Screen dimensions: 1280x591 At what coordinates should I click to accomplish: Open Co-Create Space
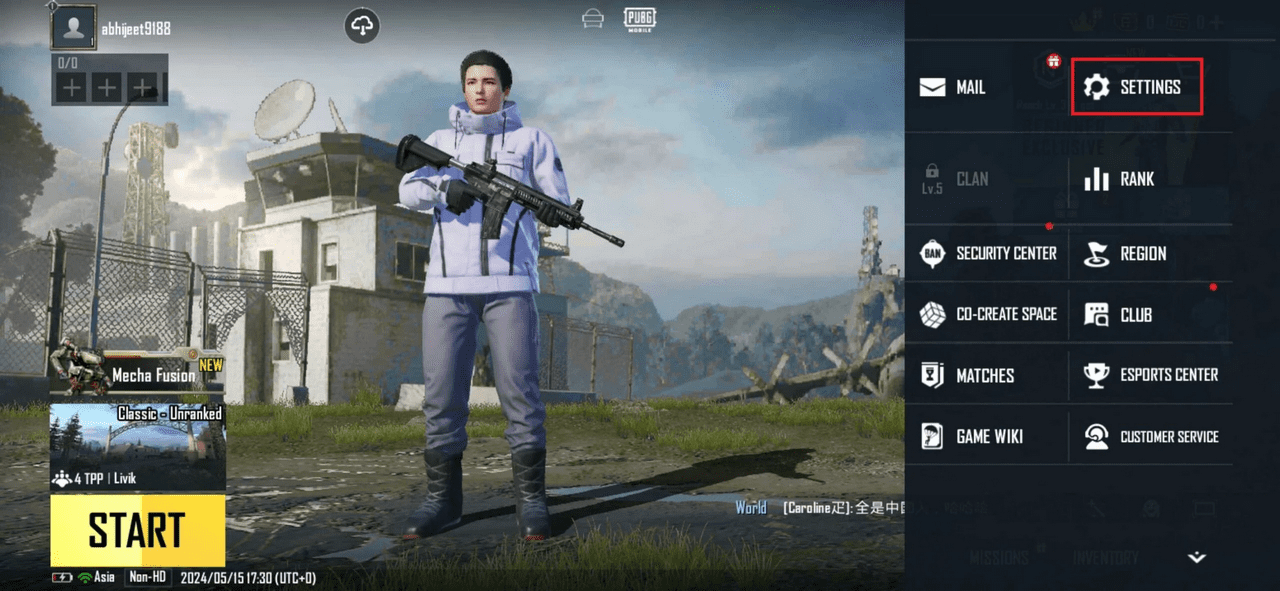988,314
